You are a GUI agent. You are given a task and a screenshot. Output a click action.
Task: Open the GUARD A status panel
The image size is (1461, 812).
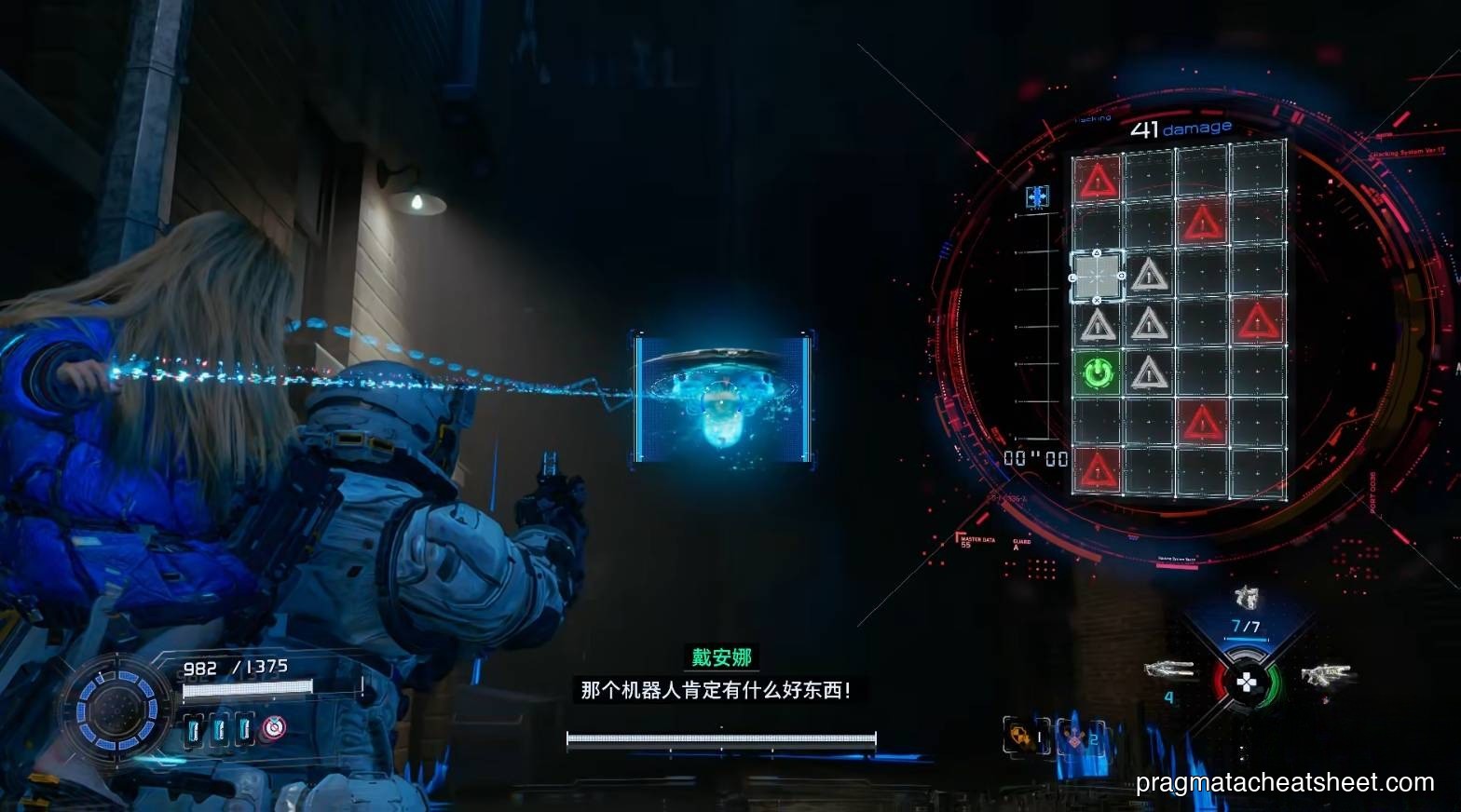pyautogui.click(x=1022, y=544)
